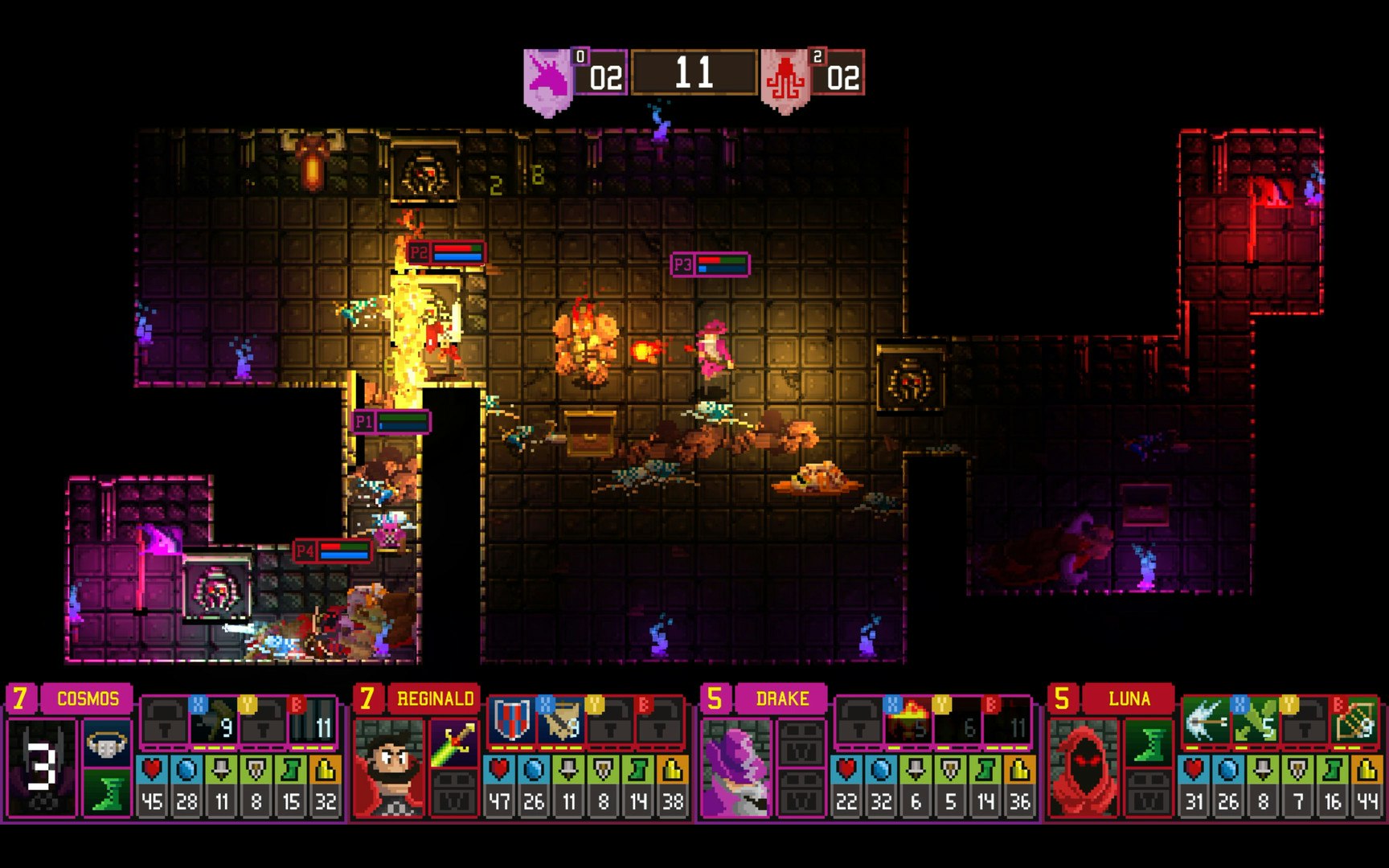Expand Drake's empty equipment chest slot
This screenshot has width=1389, height=868.
[801, 743]
